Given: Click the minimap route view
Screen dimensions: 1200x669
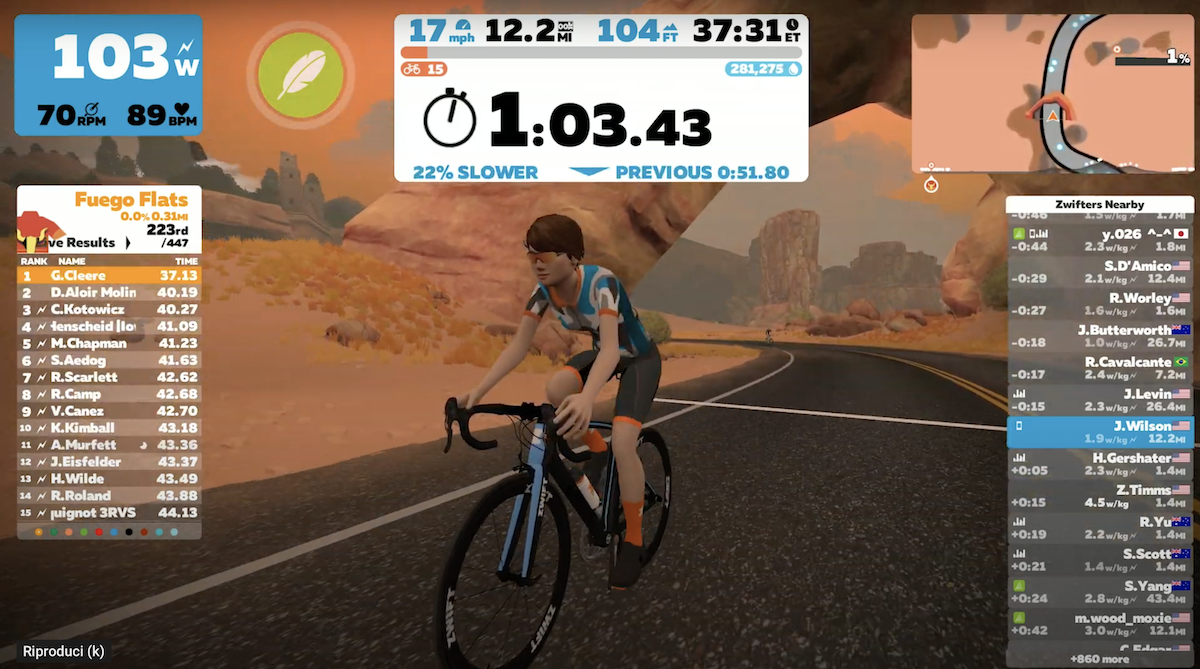Looking at the screenshot, I should pyautogui.click(x=1051, y=93).
